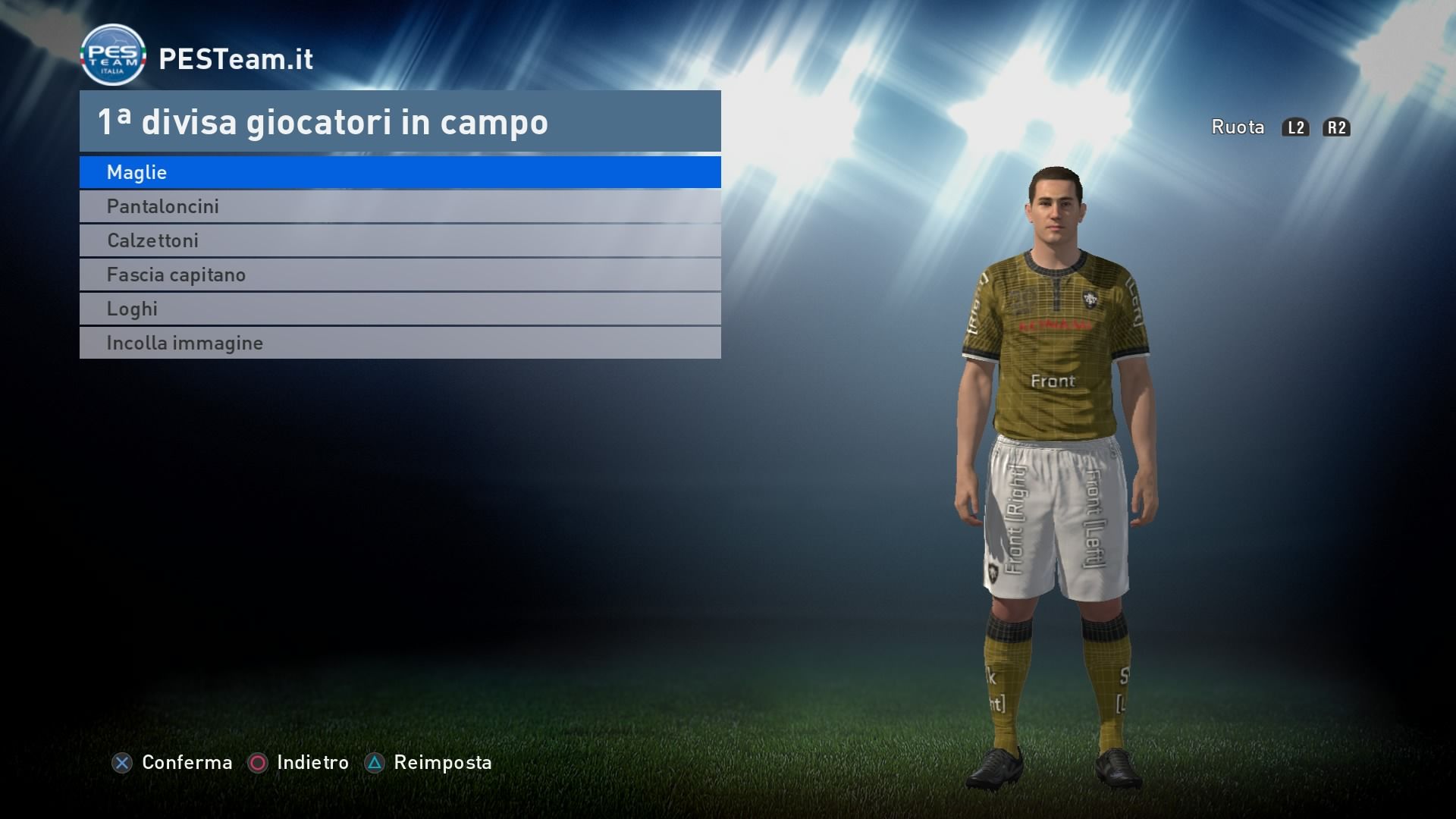Click Indietro to go back
The width and height of the screenshot is (1456, 819).
(313, 763)
